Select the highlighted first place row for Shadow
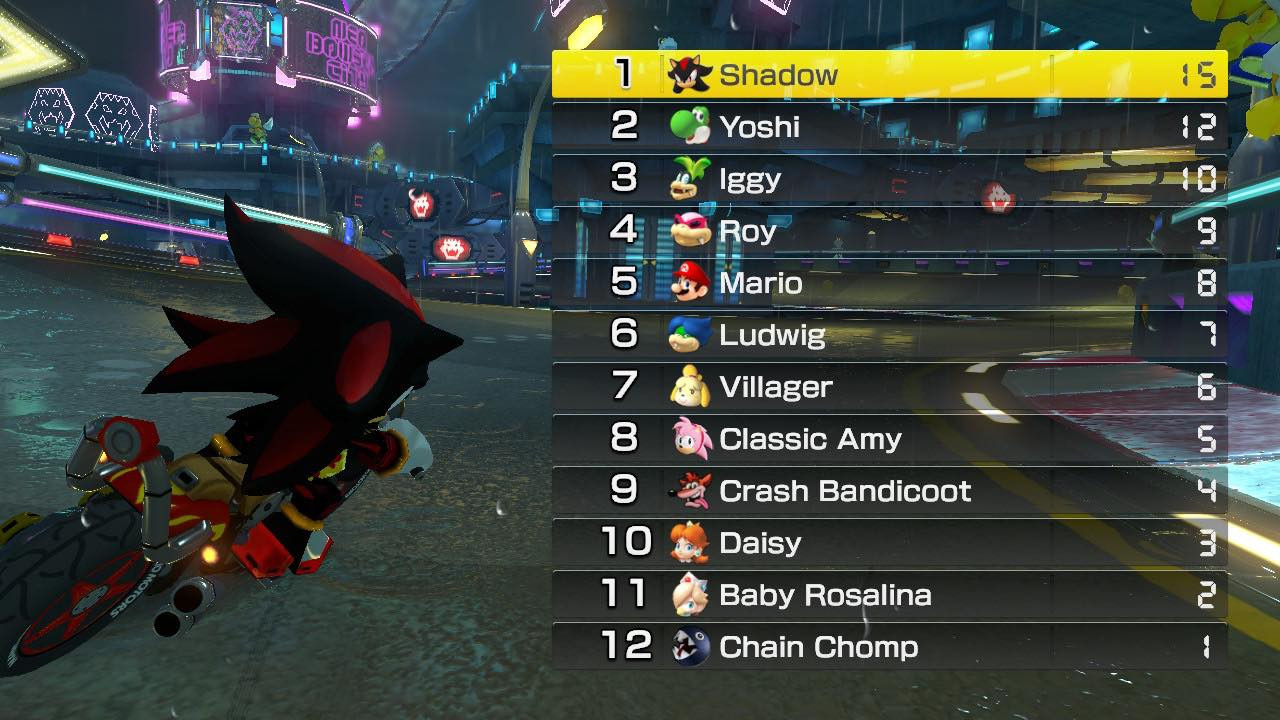The height and width of the screenshot is (720, 1280). point(888,74)
